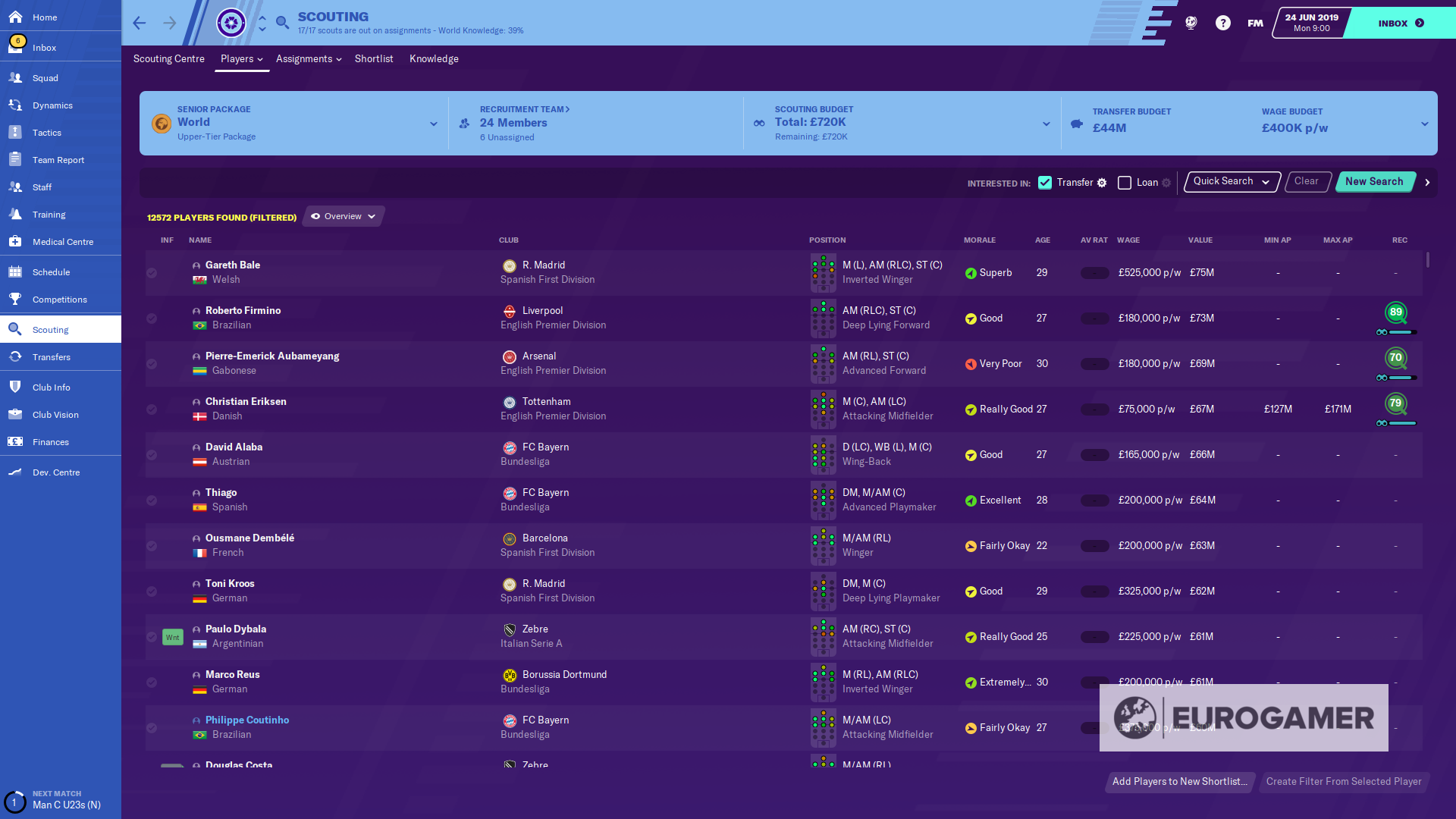This screenshot has height=819, width=1456.
Task: Expand the Wage Budget panel chevron
Action: [1424, 123]
